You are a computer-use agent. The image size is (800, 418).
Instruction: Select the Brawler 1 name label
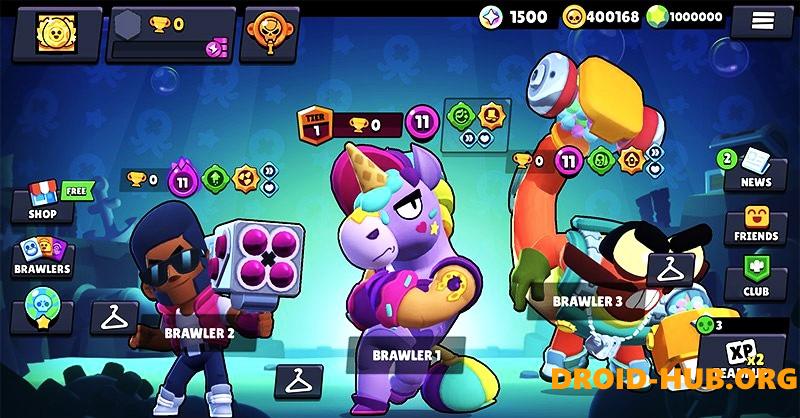[406, 355]
